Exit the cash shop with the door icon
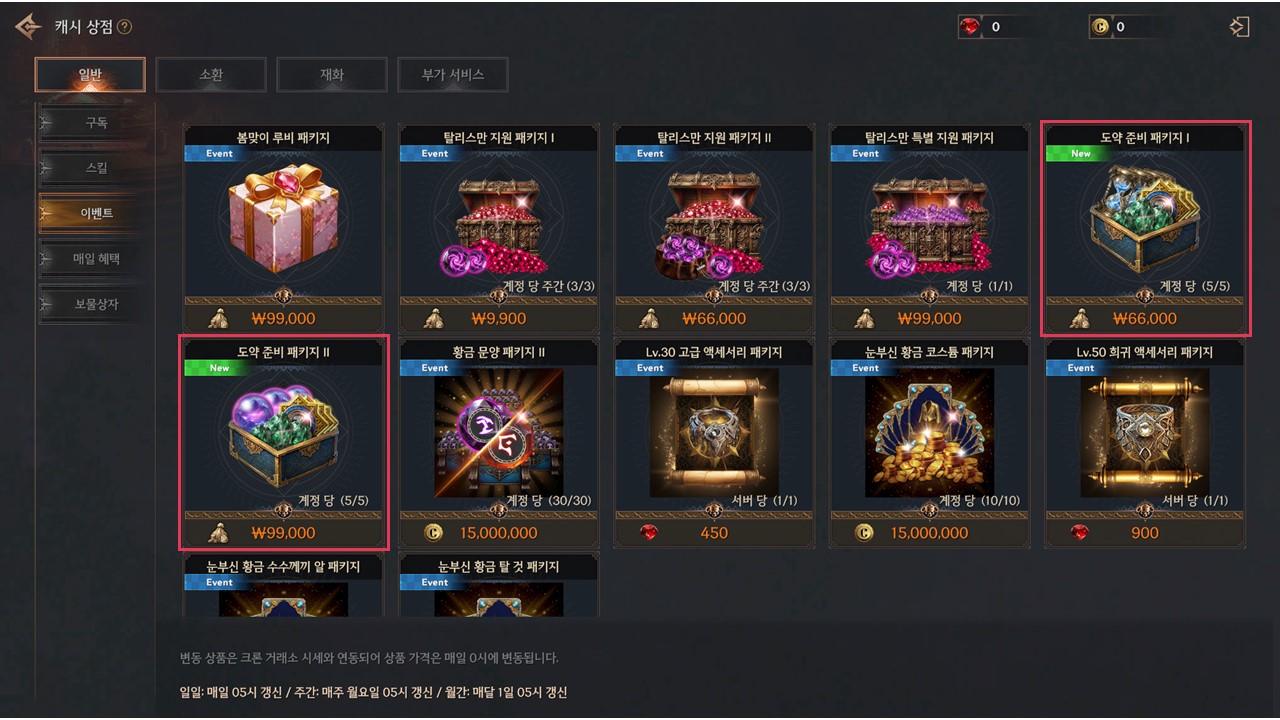Screen dimensions: 1280x720 click(x=1239, y=27)
